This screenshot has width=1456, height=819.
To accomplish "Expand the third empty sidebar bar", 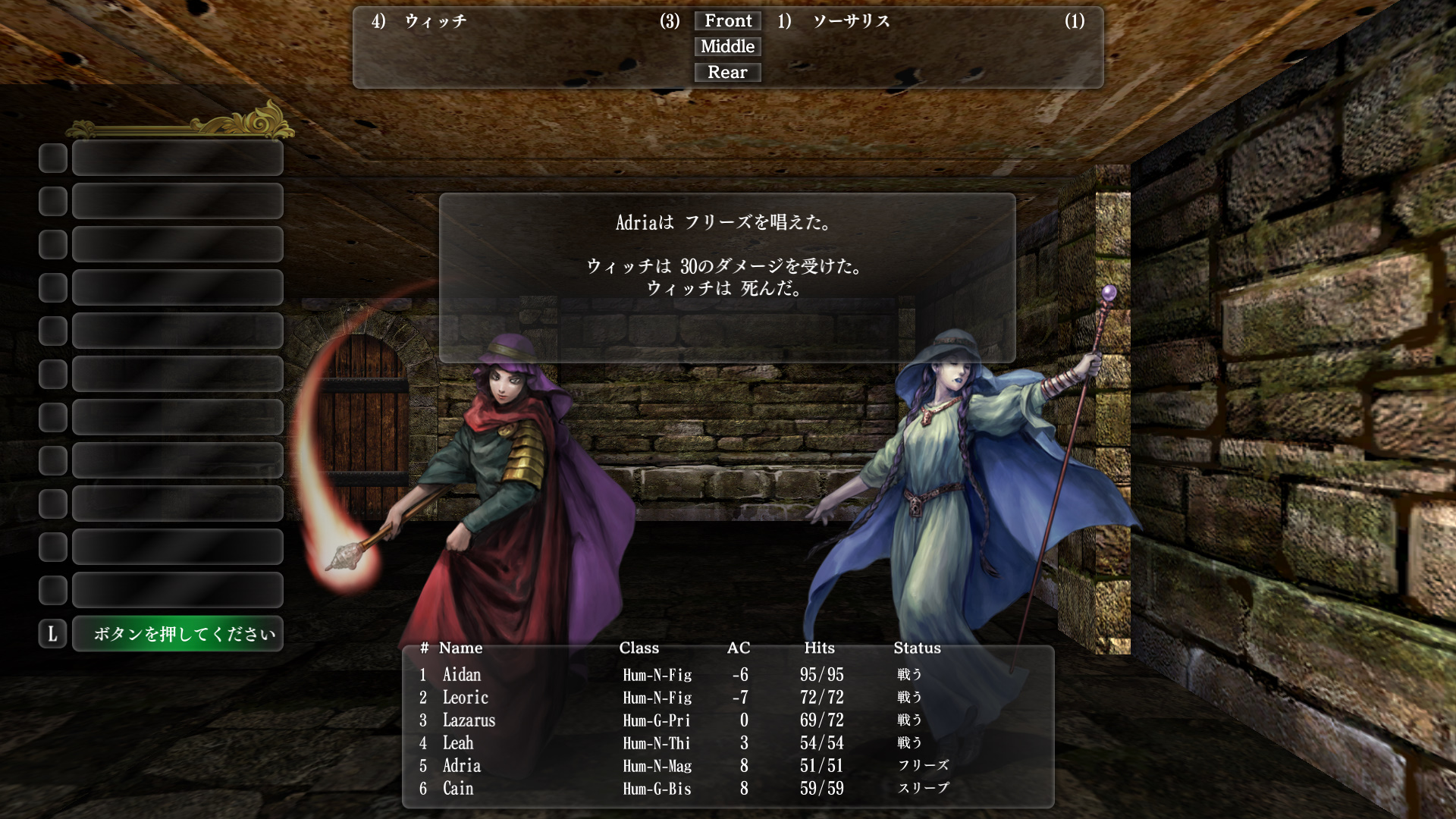I will click(177, 244).
